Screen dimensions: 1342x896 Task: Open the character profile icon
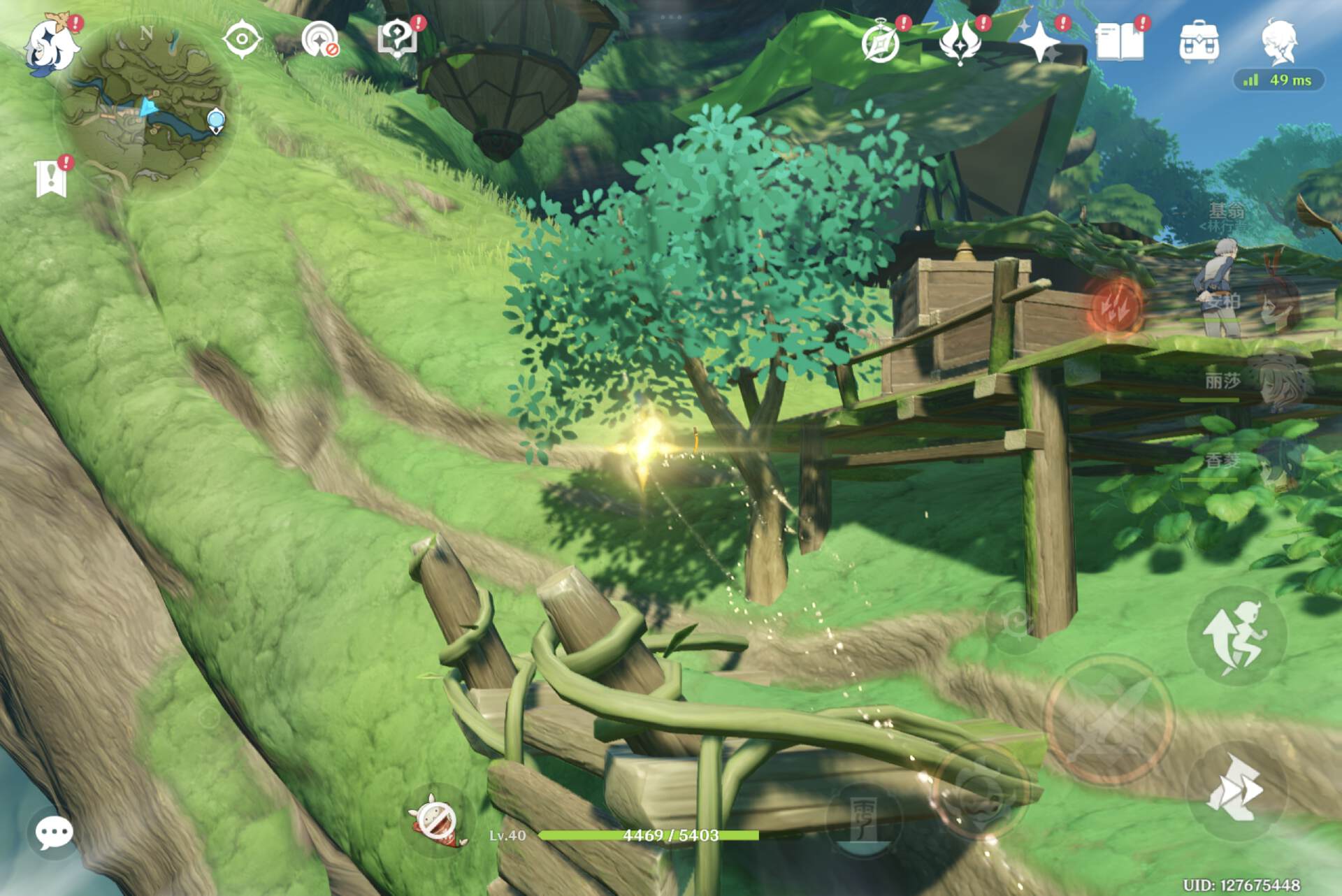tap(1280, 43)
